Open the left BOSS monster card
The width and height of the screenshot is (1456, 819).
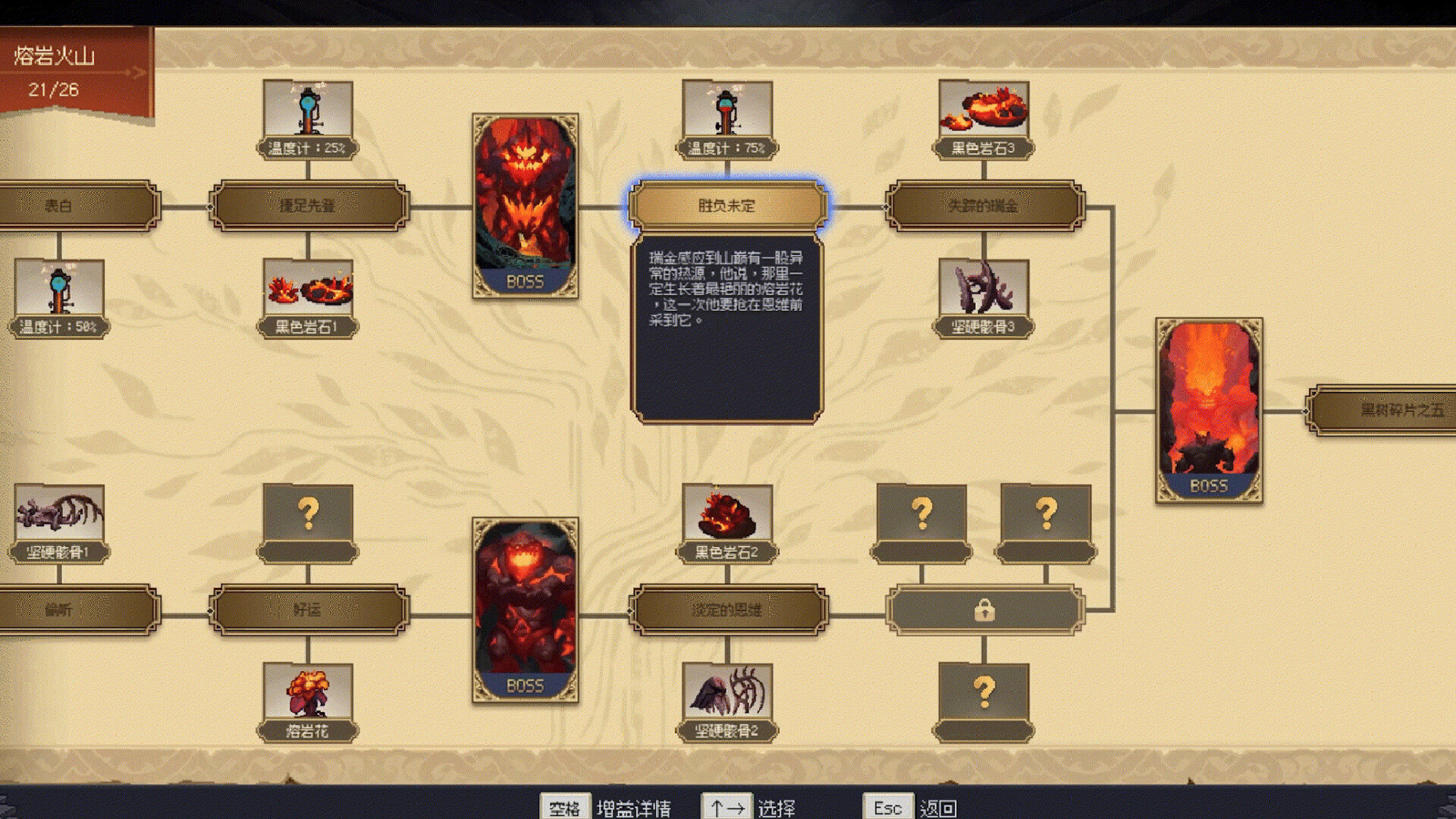tap(526, 205)
